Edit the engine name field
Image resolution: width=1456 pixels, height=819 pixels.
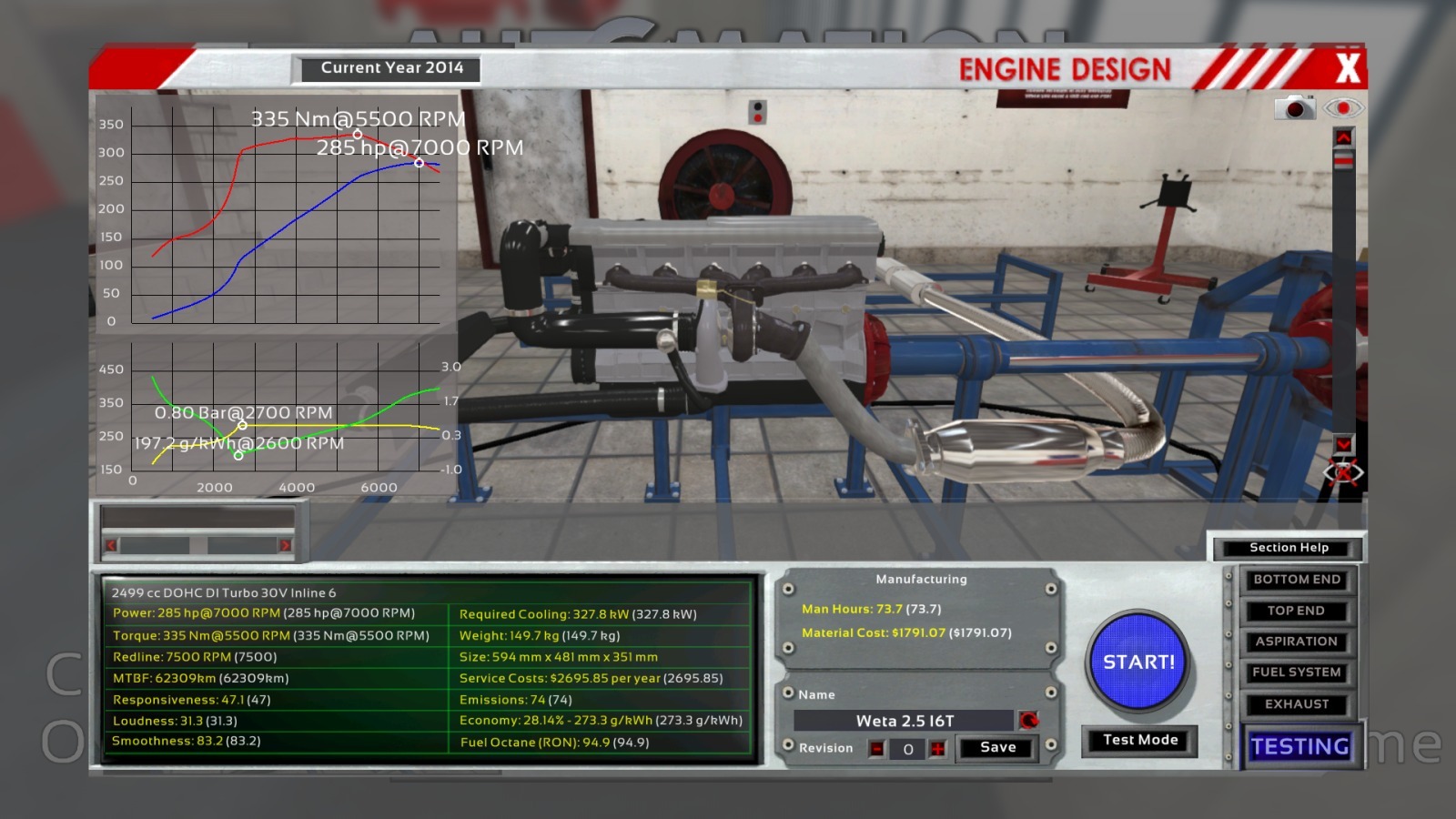[x=904, y=721]
